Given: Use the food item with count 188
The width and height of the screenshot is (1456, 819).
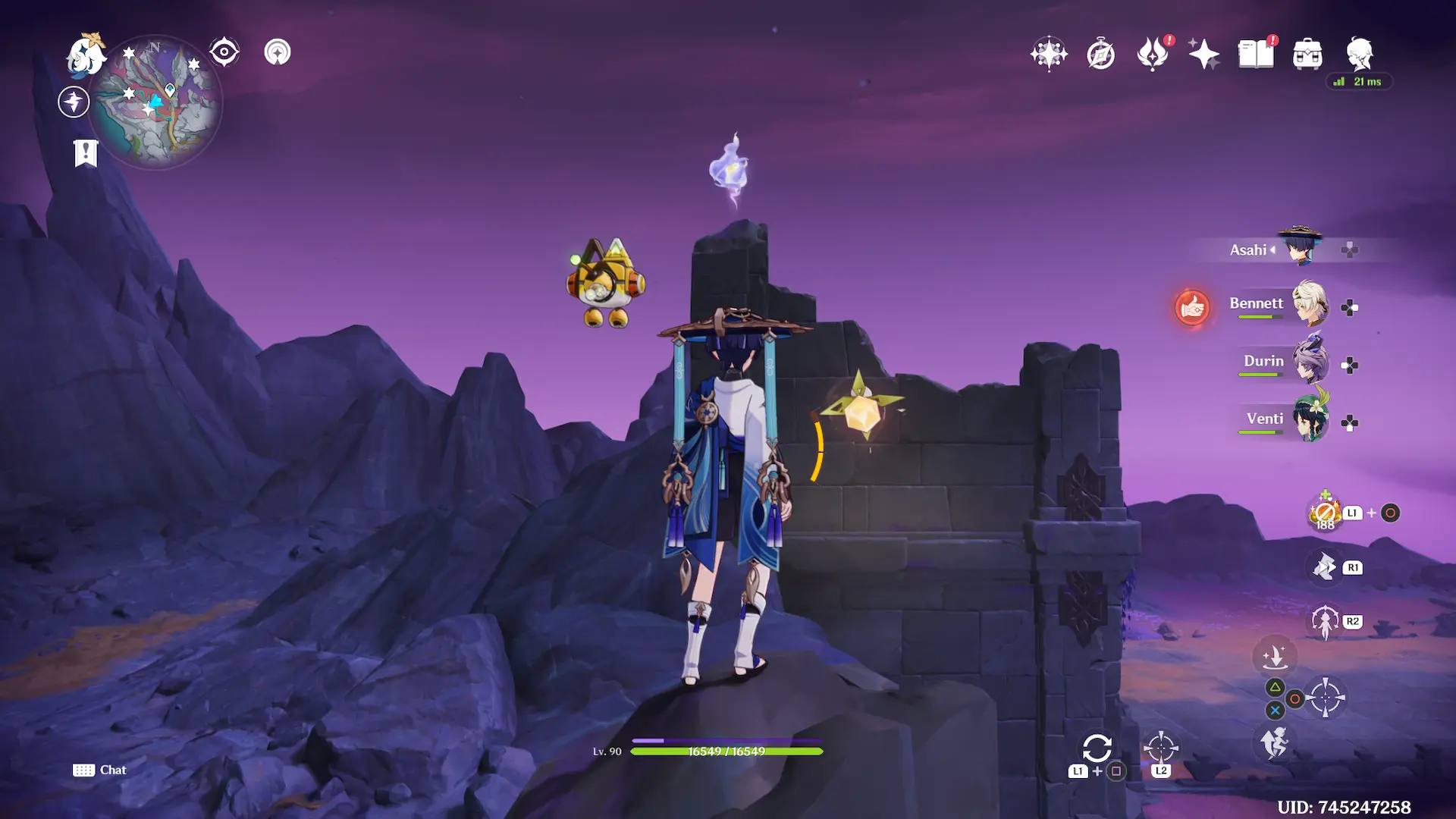Looking at the screenshot, I should (x=1325, y=514).
